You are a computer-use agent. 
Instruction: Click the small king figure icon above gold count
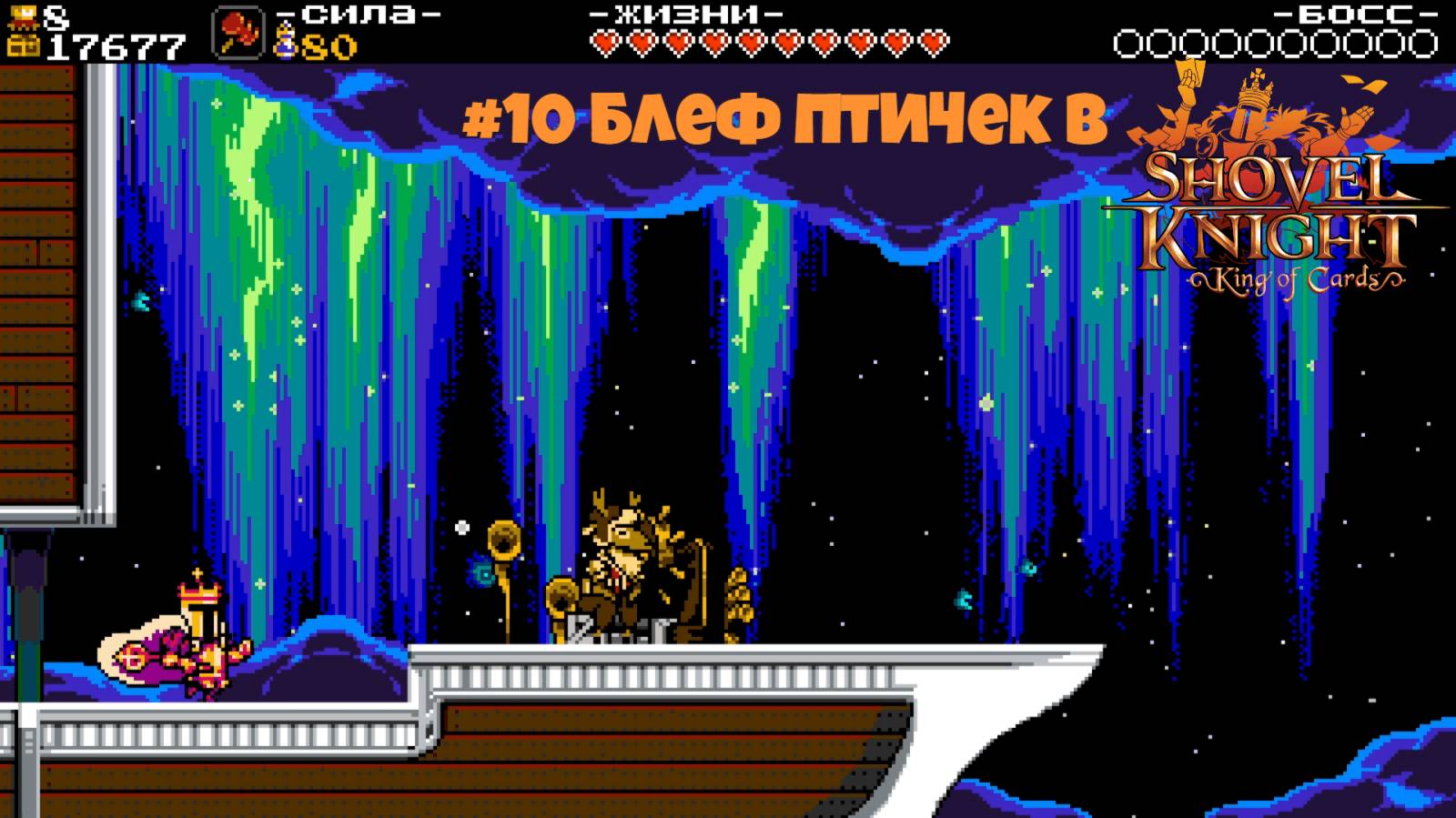(24, 15)
